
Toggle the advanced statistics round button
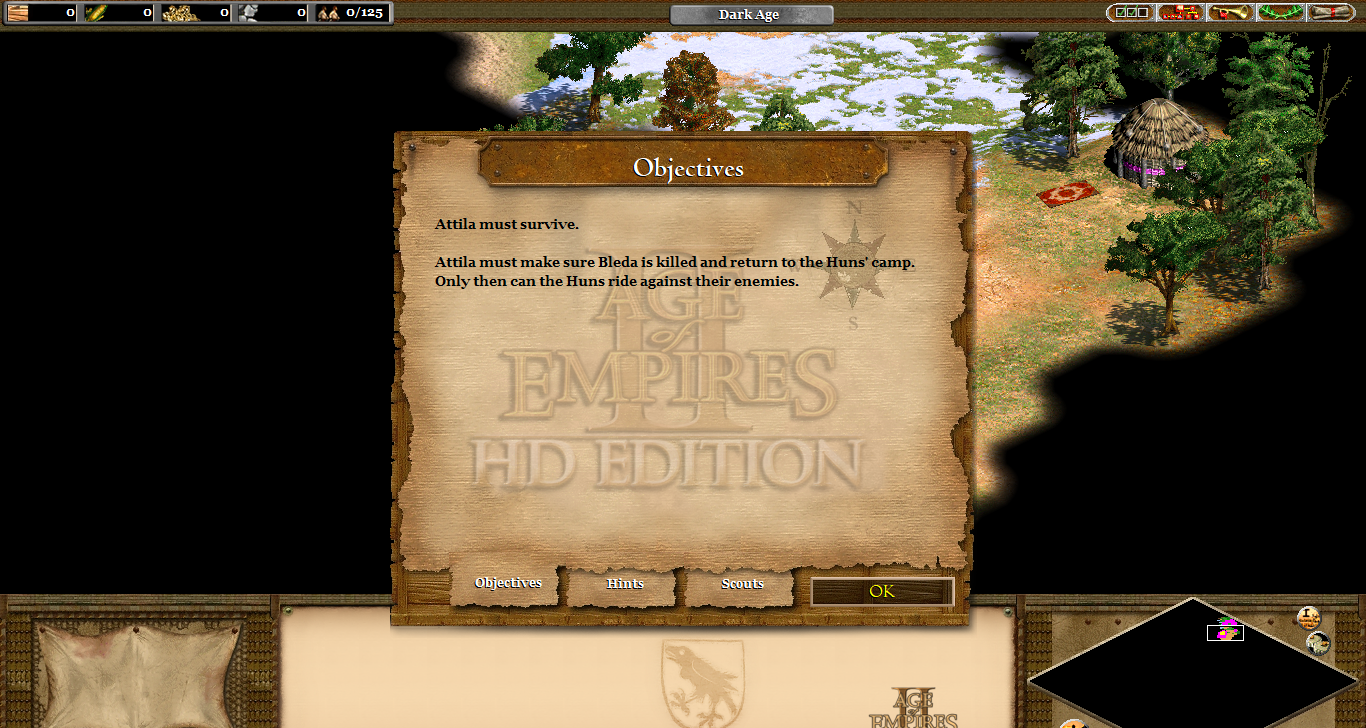tap(1309, 618)
